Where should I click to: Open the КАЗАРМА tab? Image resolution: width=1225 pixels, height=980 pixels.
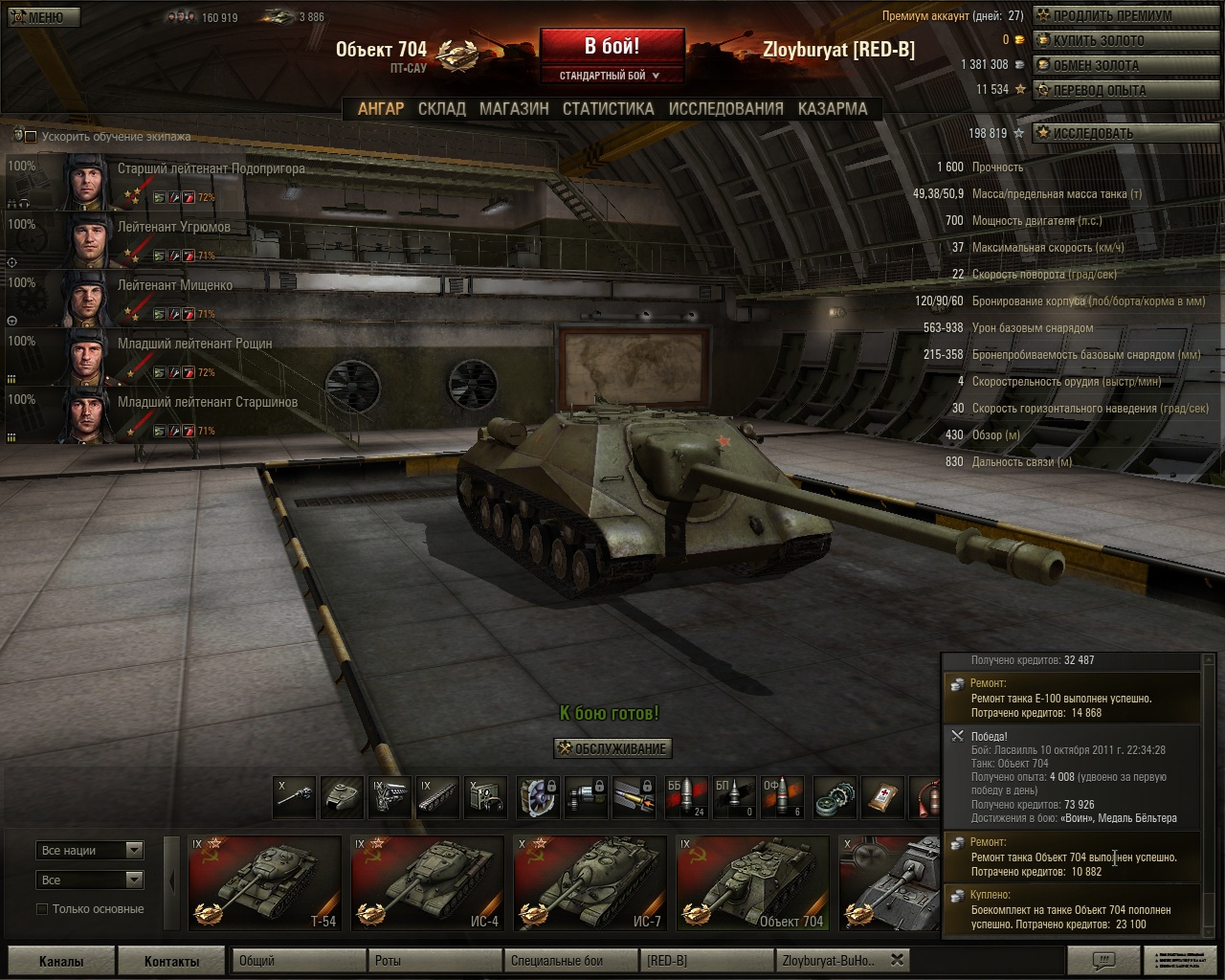tap(833, 109)
